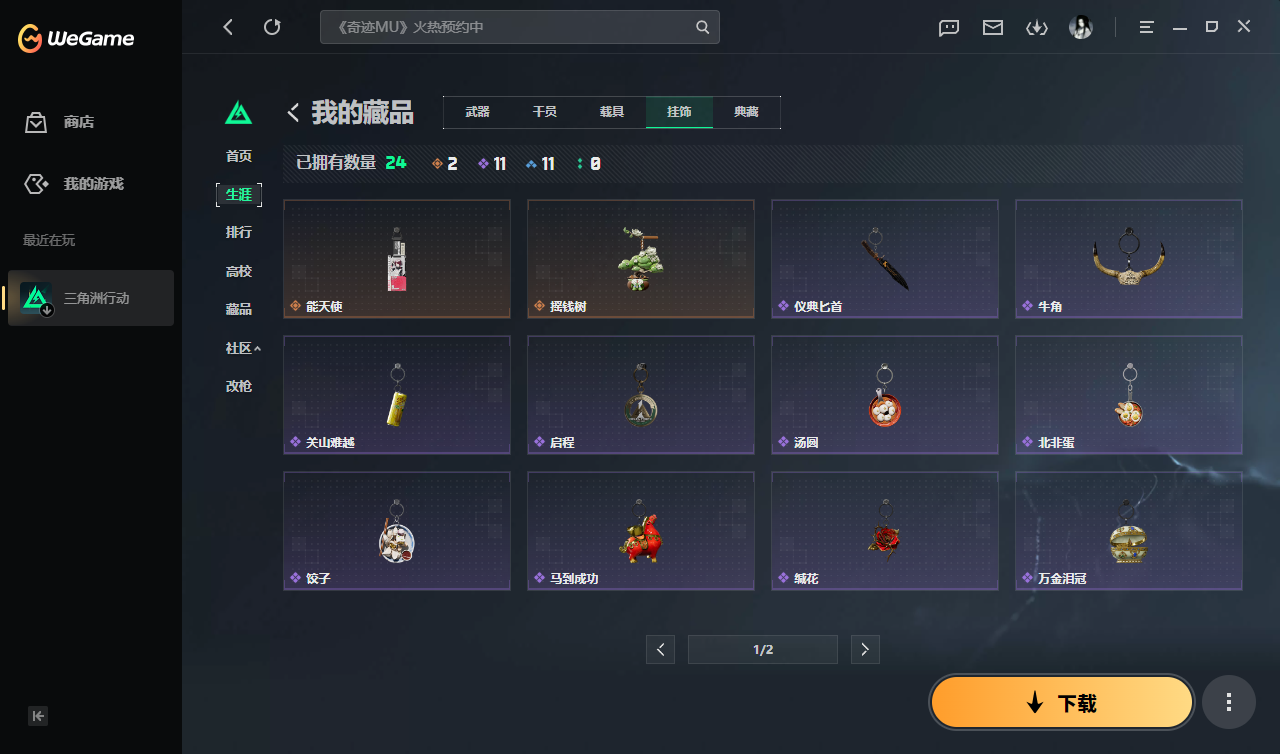Go back using the left chevron near the search bar
Image resolution: width=1280 pixels, height=754 pixels.
[292, 112]
